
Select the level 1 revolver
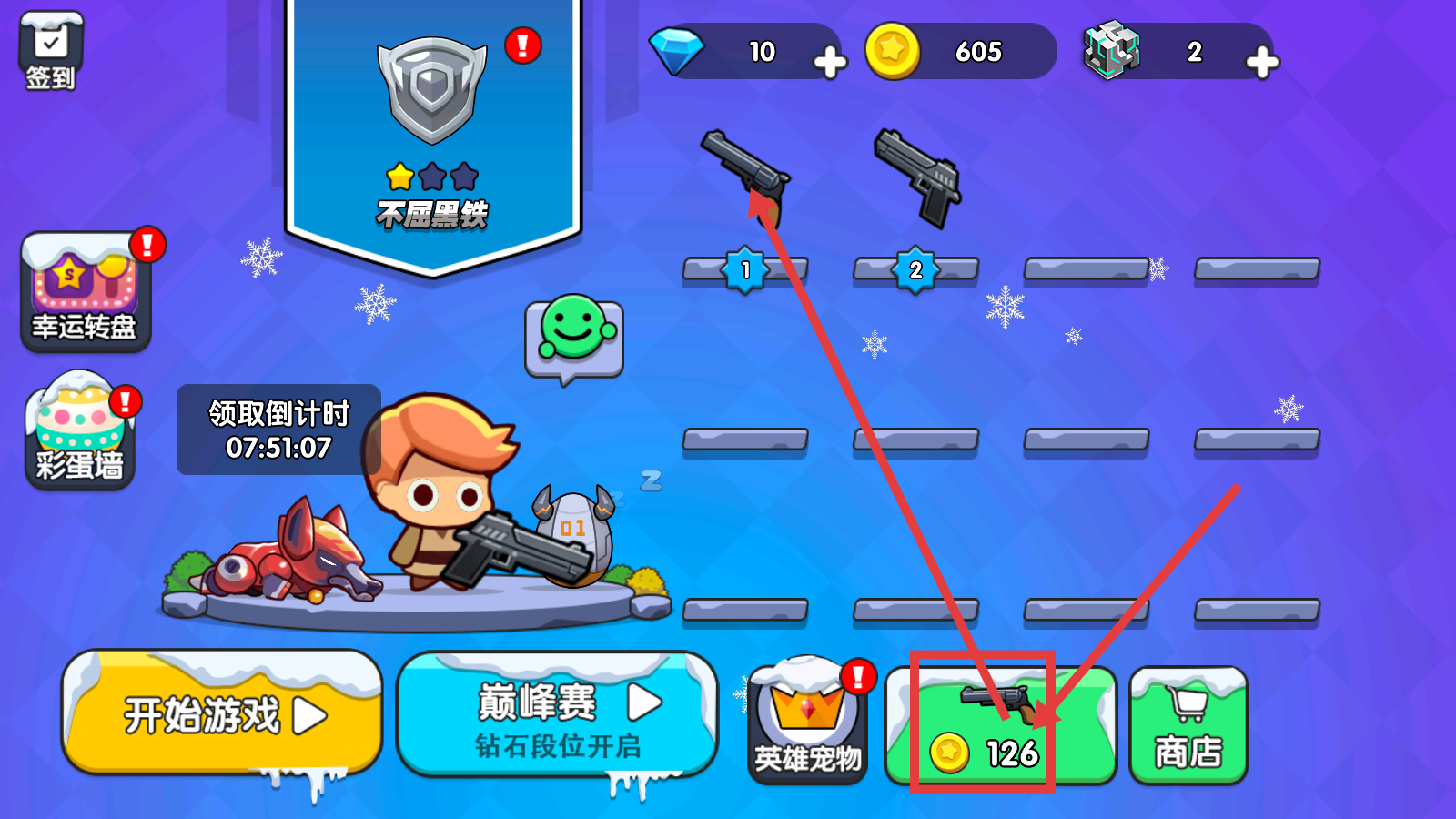[745, 177]
